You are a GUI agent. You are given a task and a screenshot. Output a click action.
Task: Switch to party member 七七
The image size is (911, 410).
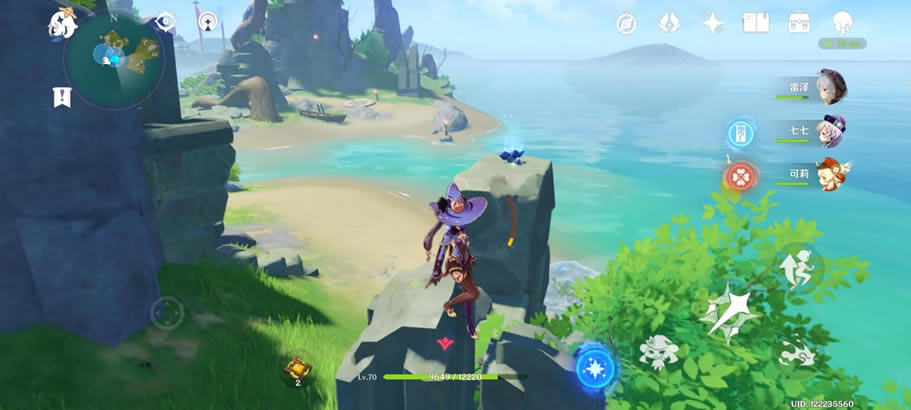point(830,131)
